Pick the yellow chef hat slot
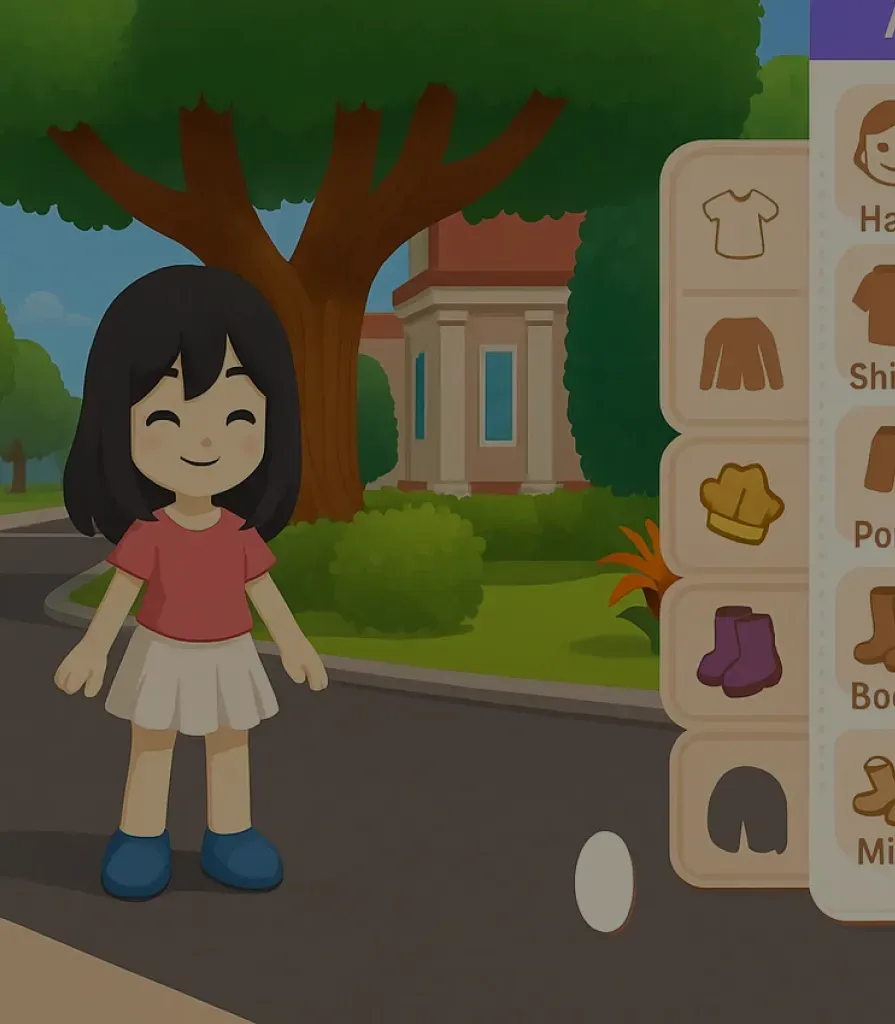This screenshot has height=1024, width=895. coord(740,503)
